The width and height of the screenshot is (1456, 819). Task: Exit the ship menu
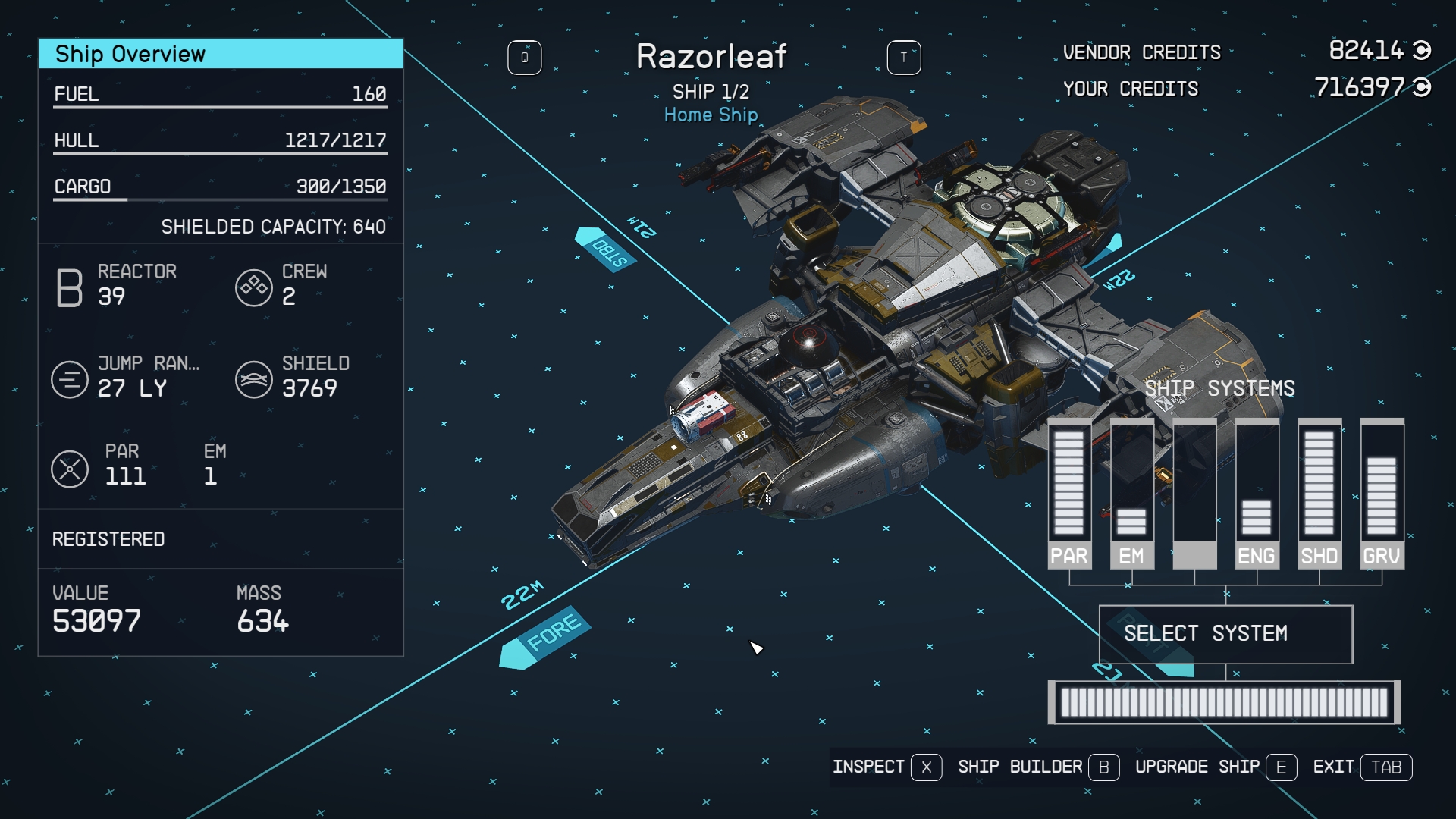tap(1362, 767)
